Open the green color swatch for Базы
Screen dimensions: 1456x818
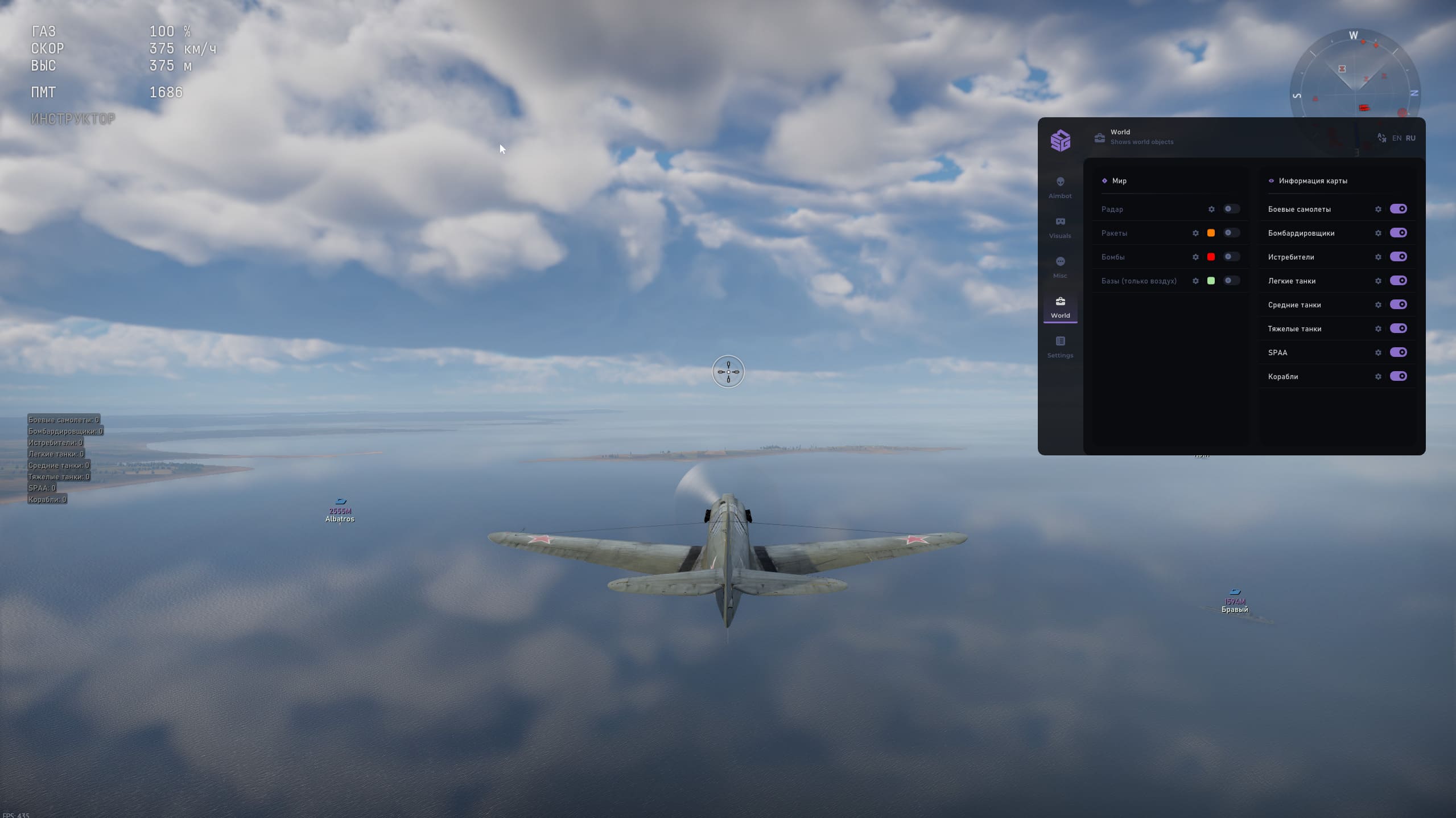(x=1211, y=281)
